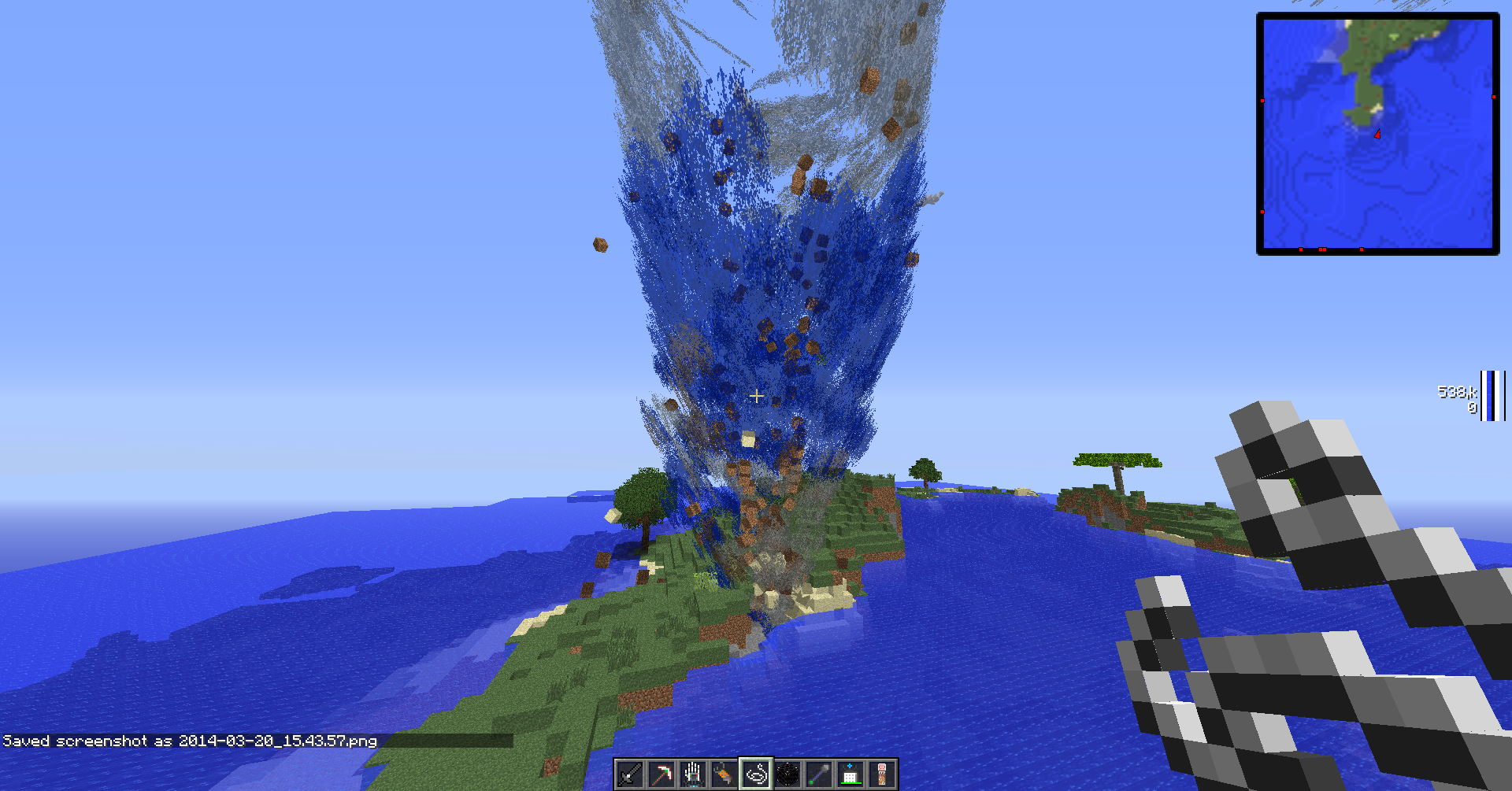Select the pig-headed item slot
1512x791 pixels.
click(882, 774)
